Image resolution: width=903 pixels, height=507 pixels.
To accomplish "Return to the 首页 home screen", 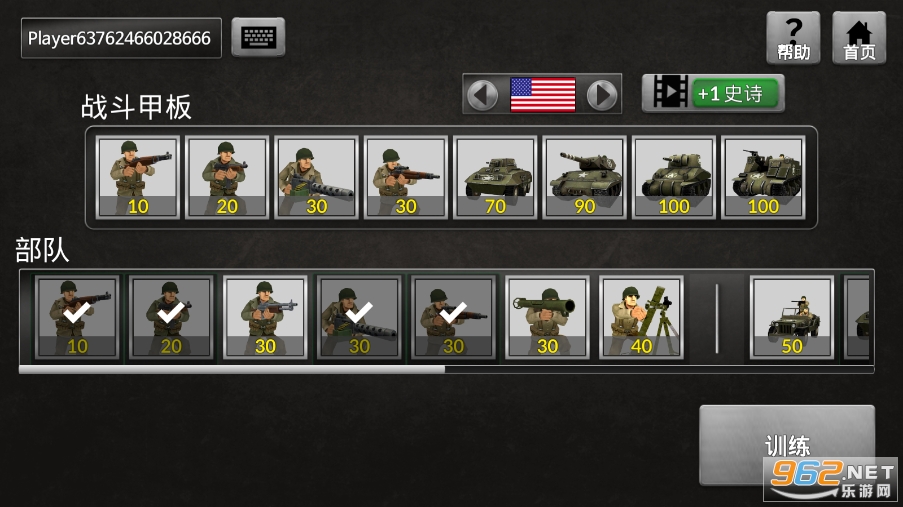I will point(859,38).
